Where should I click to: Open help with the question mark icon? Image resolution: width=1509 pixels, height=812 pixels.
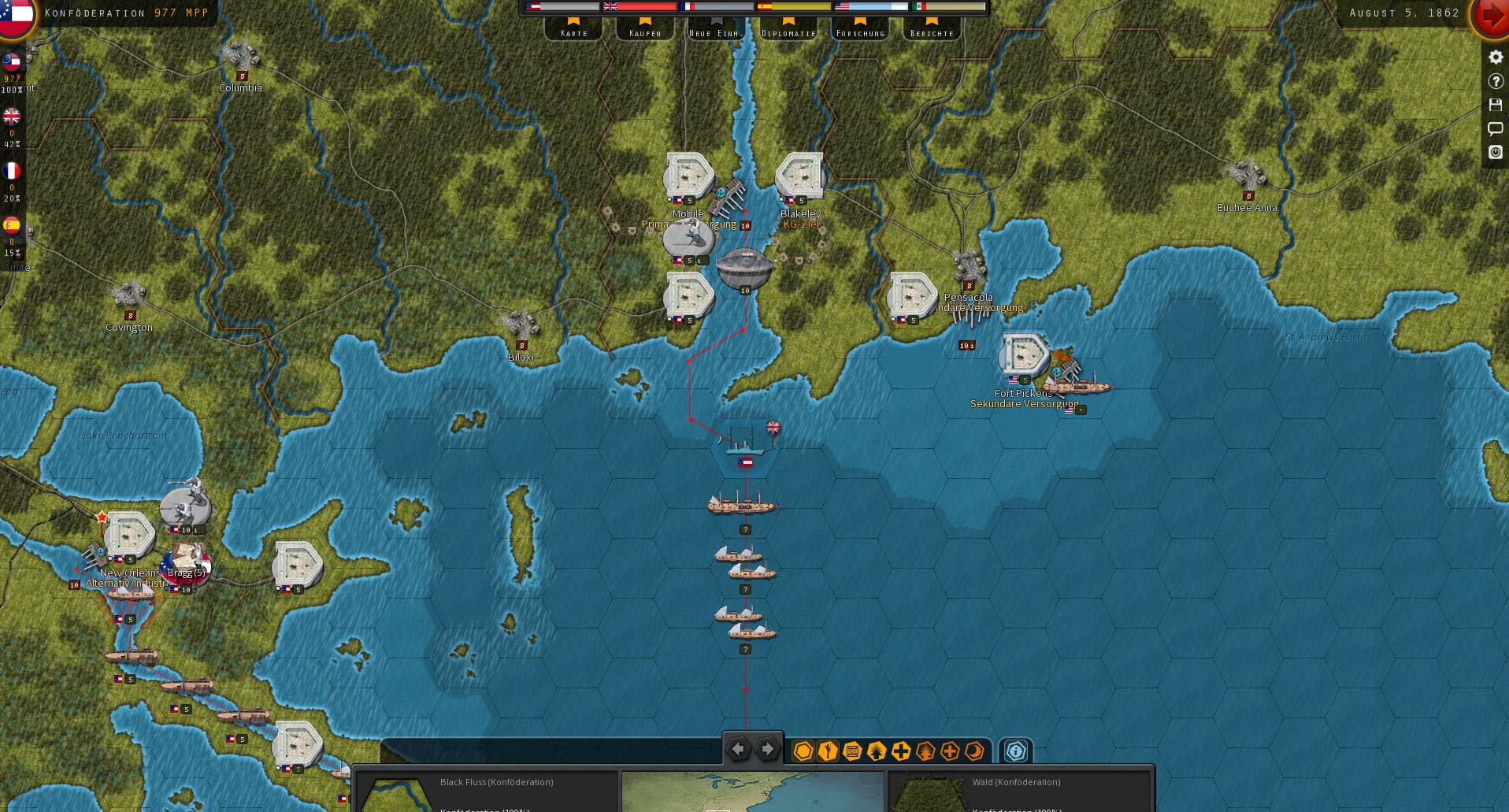1496,81
